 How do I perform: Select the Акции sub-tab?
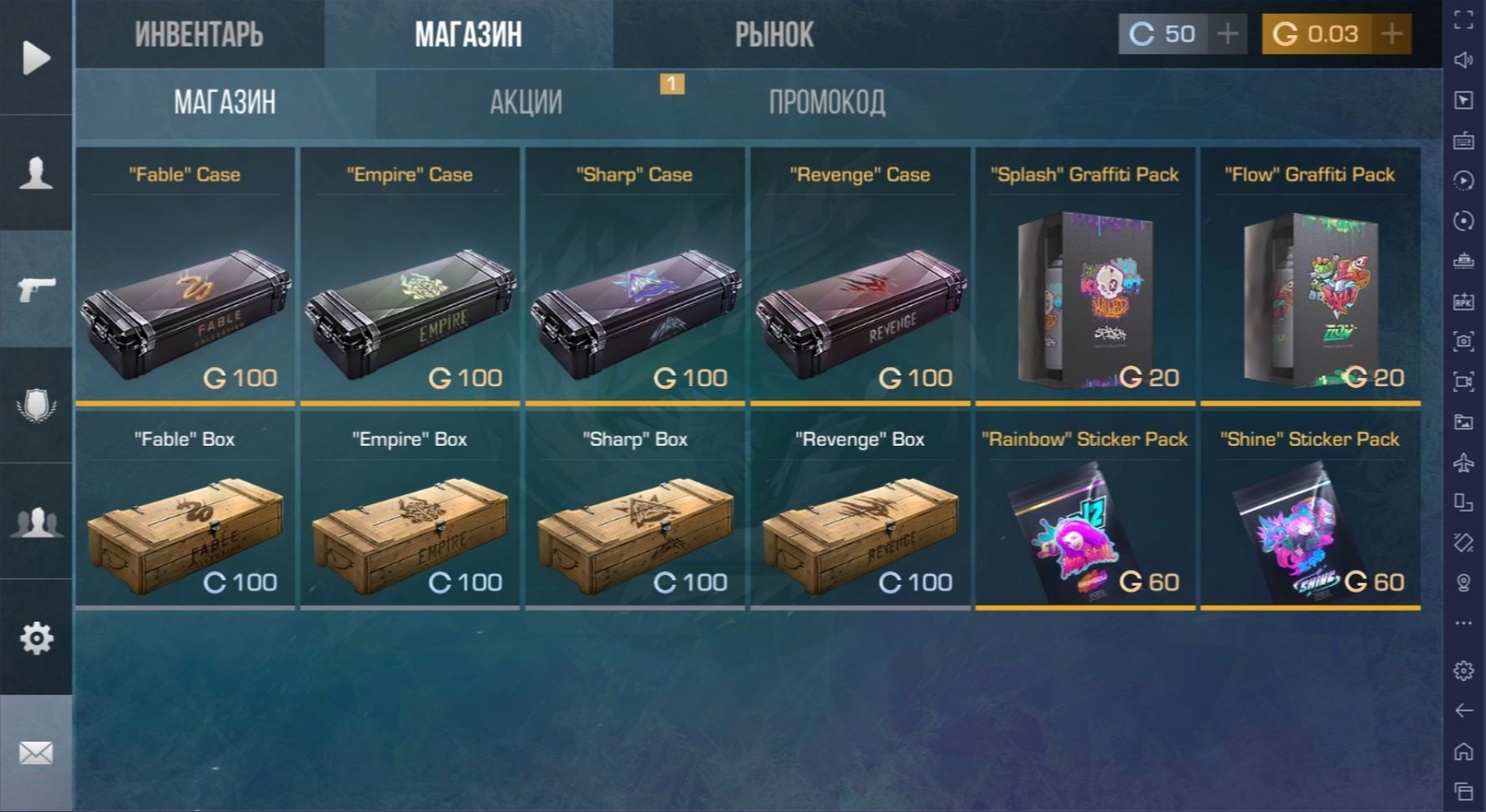[526, 102]
